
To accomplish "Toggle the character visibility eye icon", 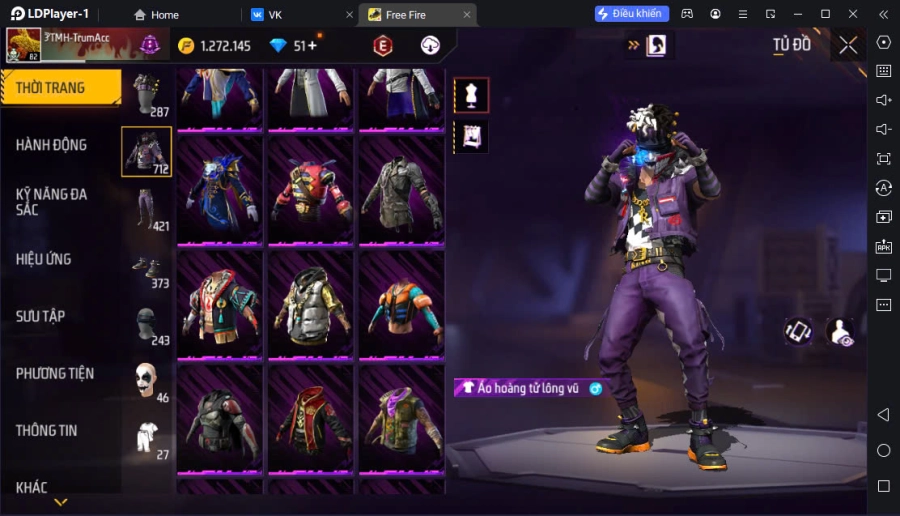I will click(840, 333).
